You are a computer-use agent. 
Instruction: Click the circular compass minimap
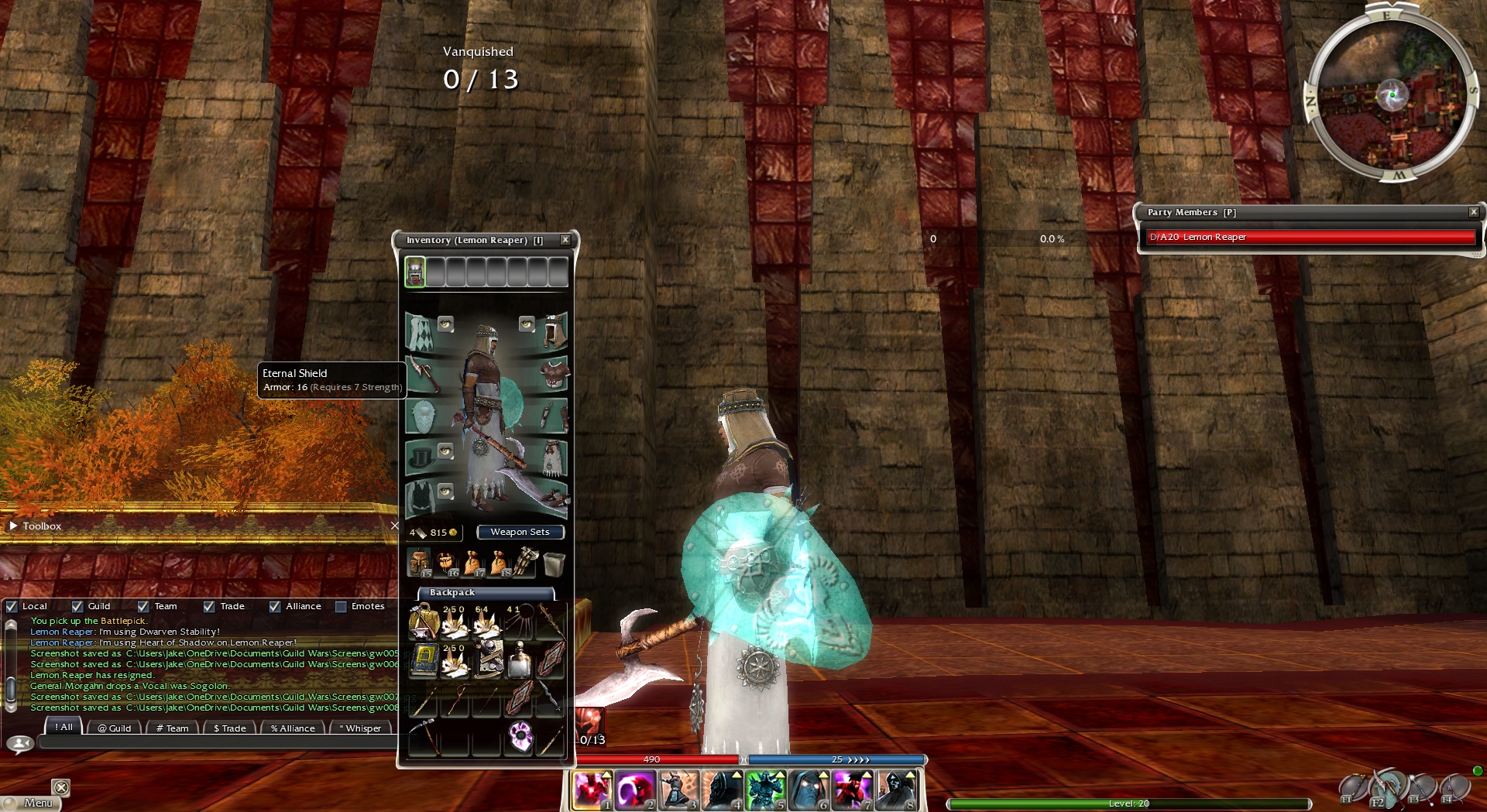[1392, 95]
